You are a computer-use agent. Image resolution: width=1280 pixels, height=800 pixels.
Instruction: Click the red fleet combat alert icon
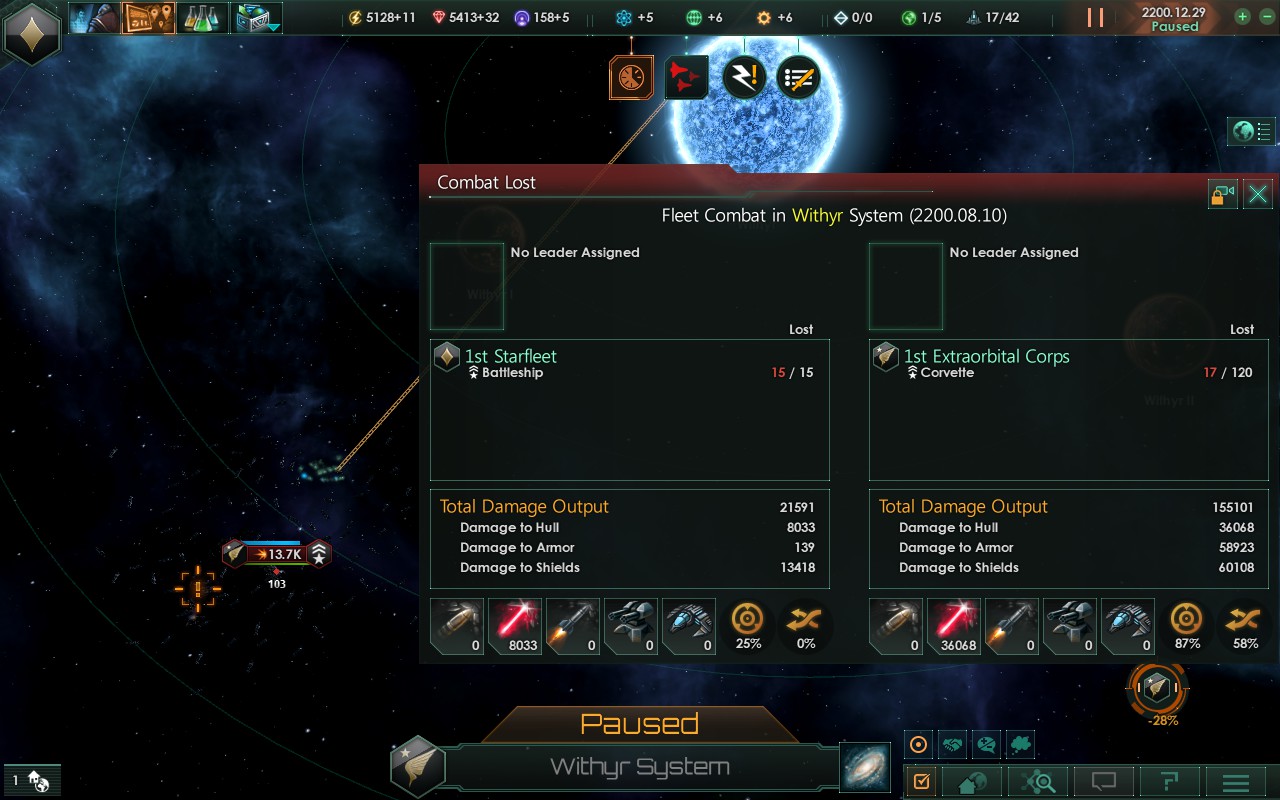coord(686,77)
